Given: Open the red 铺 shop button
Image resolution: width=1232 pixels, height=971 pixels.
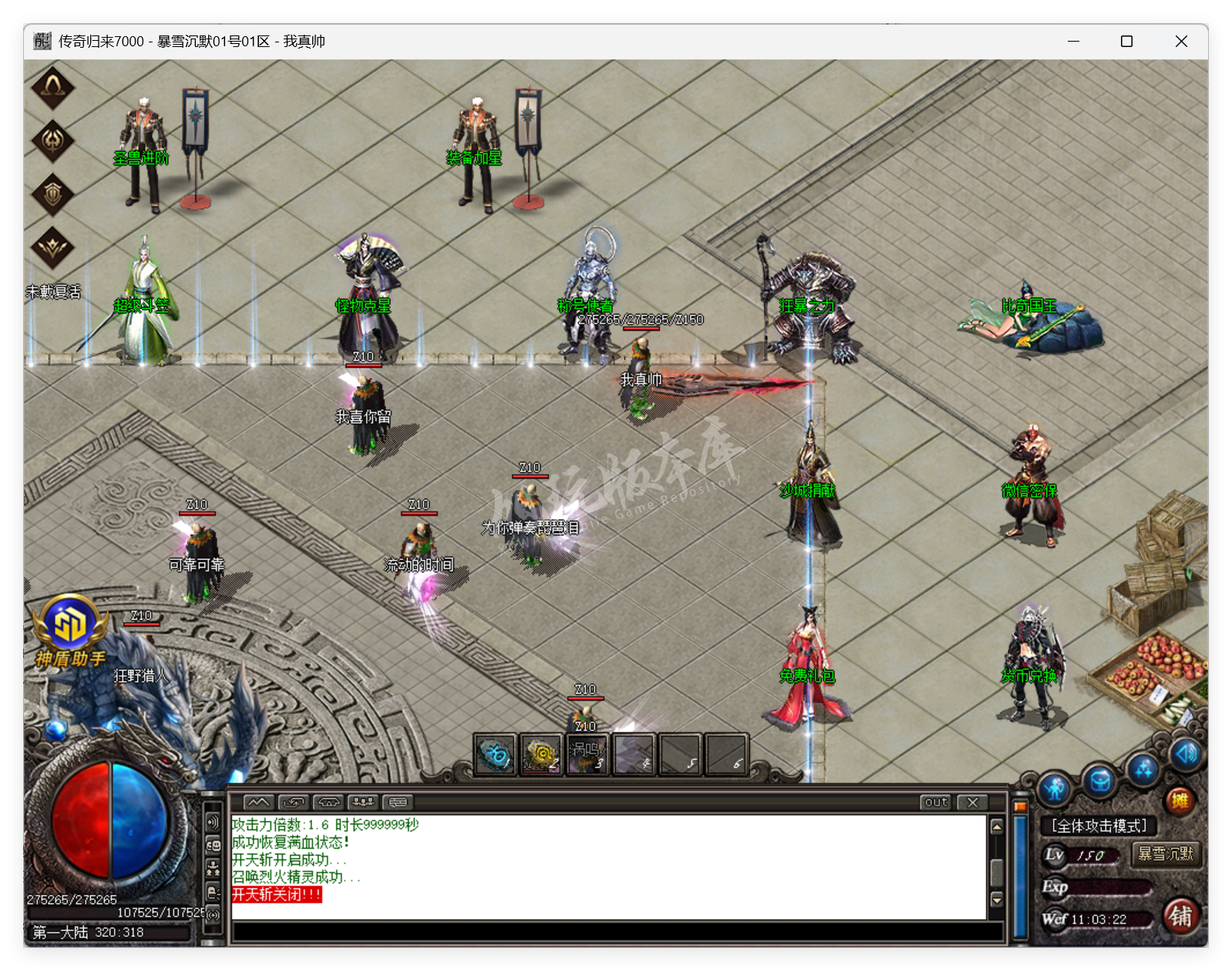Looking at the screenshot, I should (x=1180, y=916).
